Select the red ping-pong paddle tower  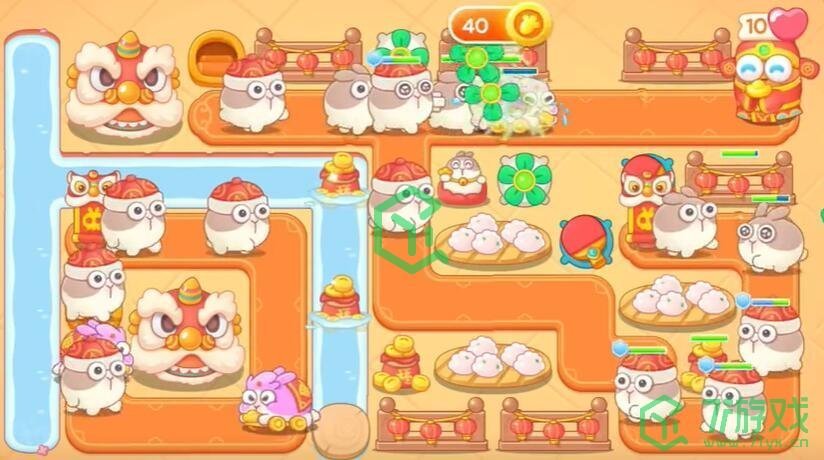pyautogui.click(x=581, y=241)
